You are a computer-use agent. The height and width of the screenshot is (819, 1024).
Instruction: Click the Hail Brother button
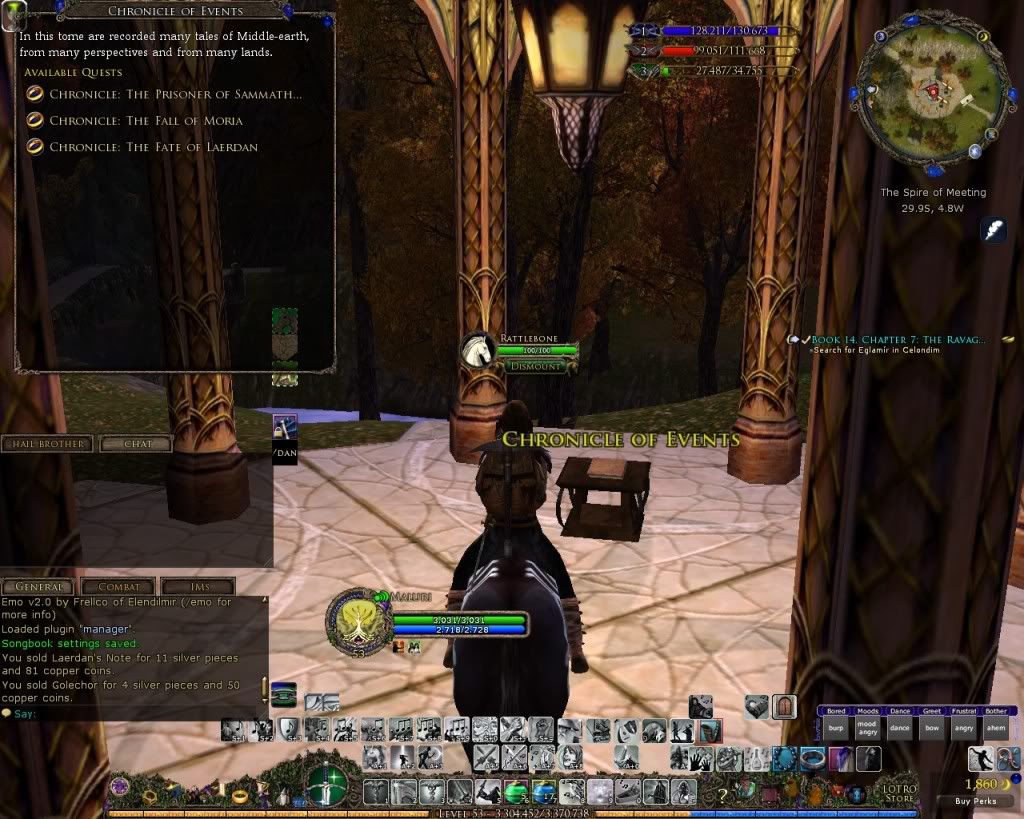[47, 443]
